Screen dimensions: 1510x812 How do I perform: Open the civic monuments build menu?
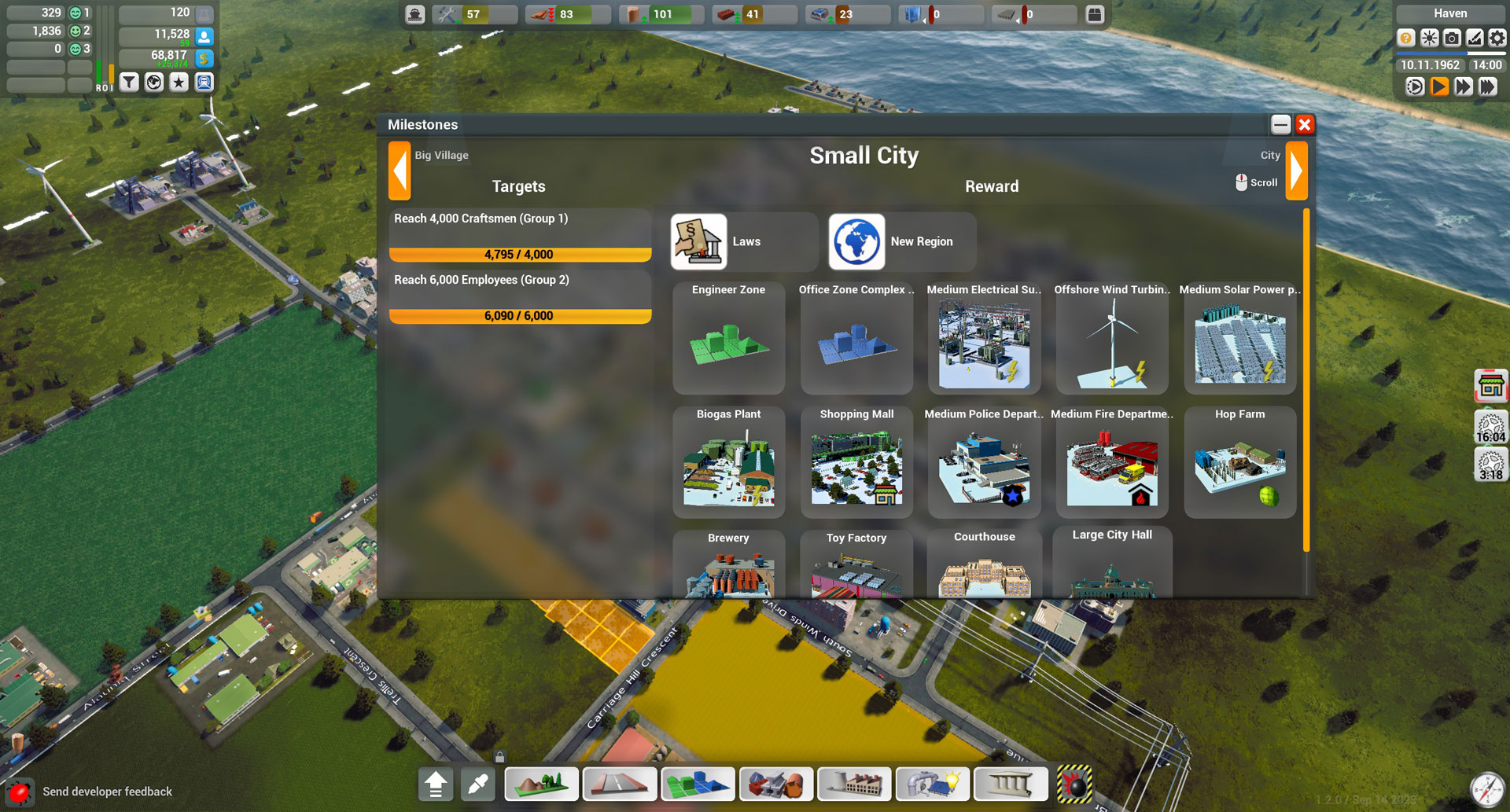point(1011,784)
